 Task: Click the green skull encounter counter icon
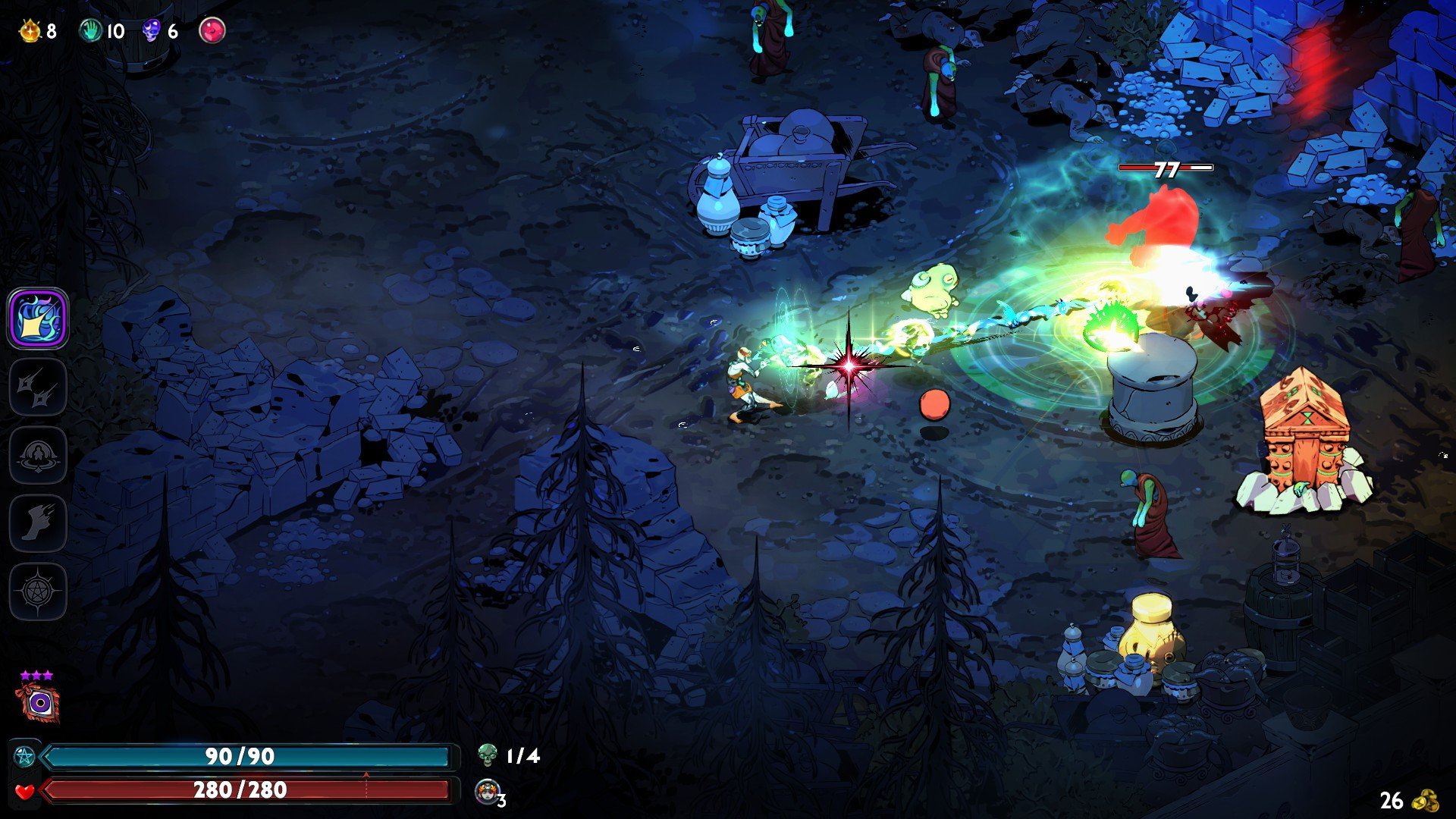(488, 755)
